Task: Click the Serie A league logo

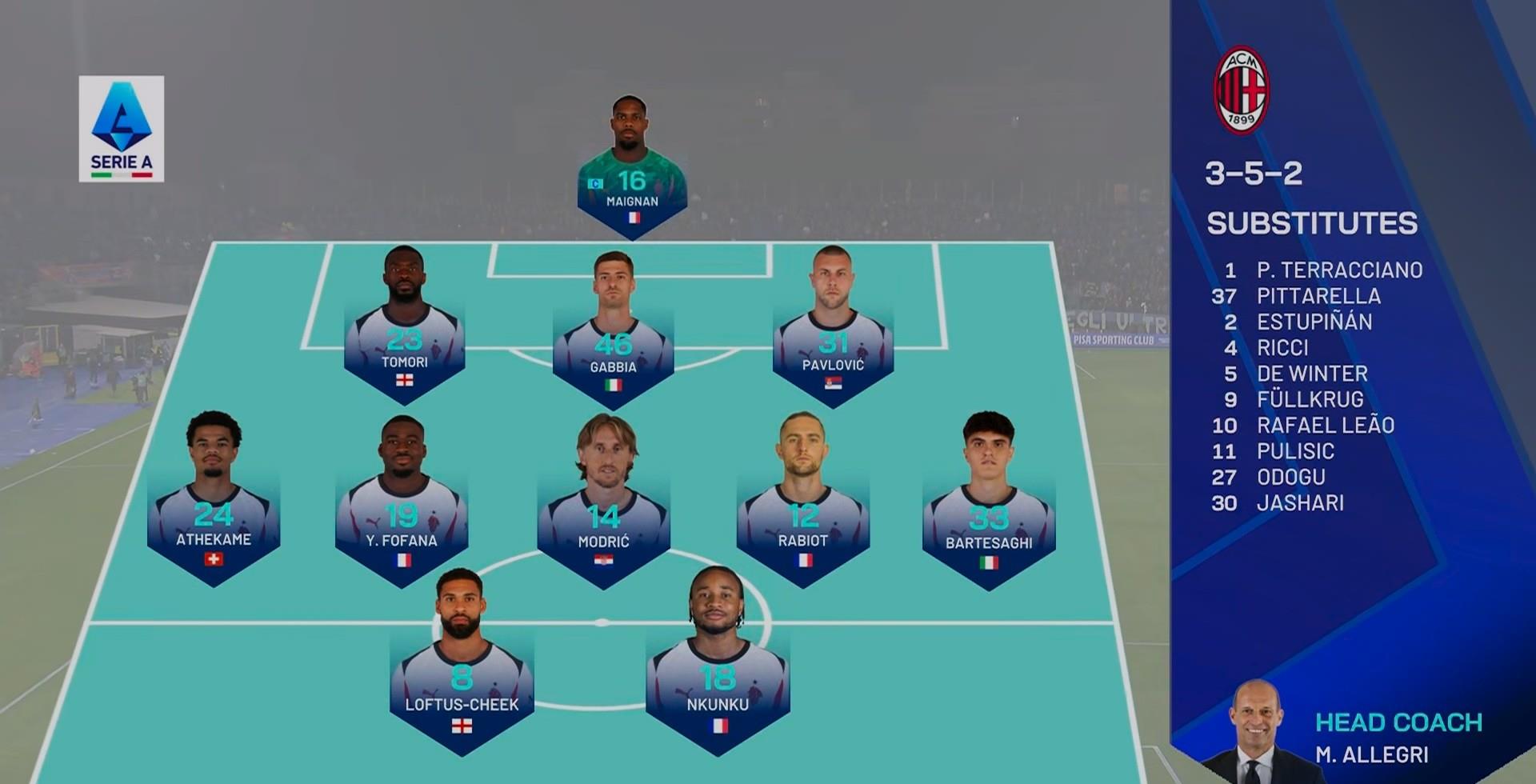Action: click(122, 129)
